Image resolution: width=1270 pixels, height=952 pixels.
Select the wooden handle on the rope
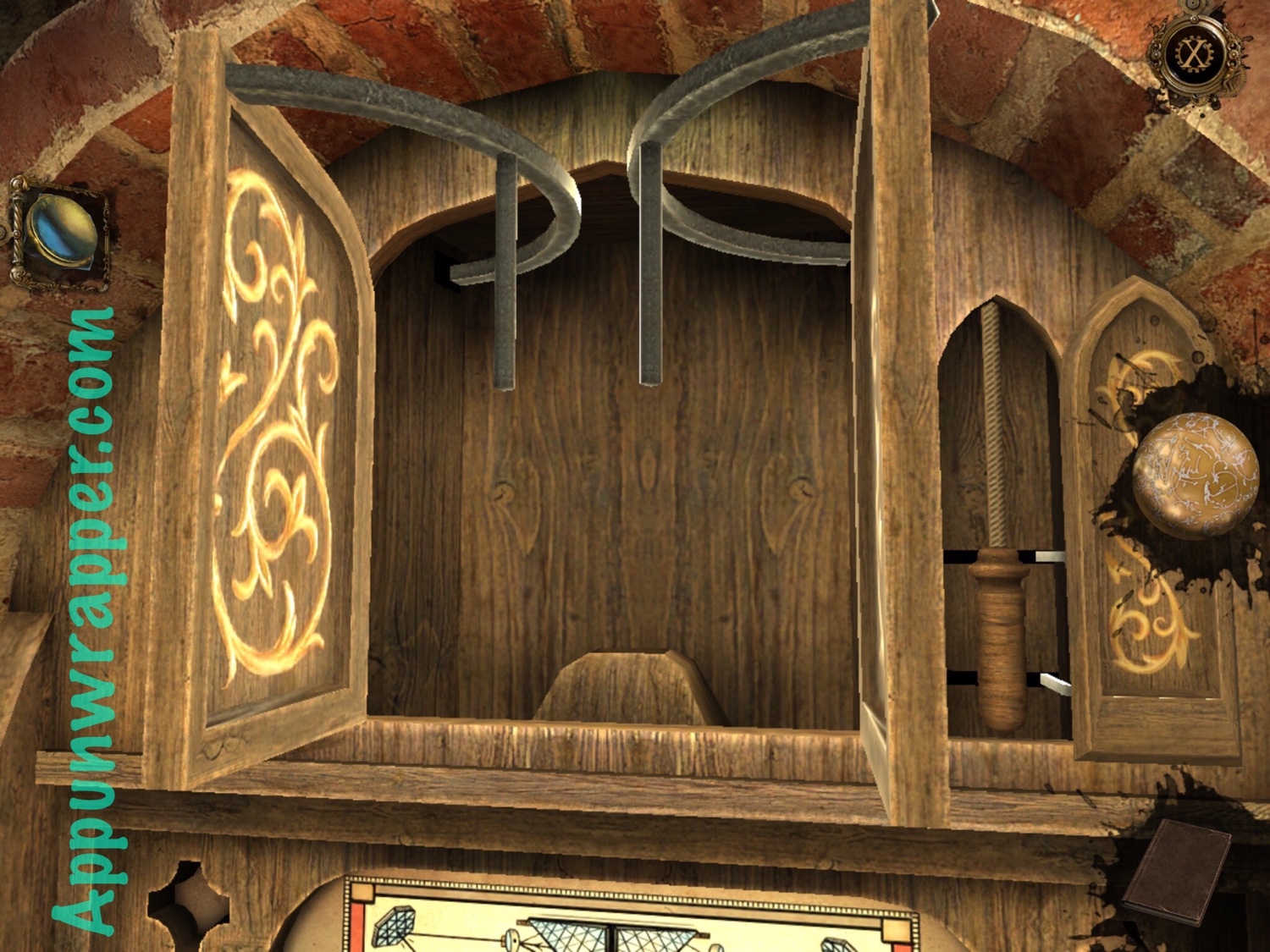(997, 639)
